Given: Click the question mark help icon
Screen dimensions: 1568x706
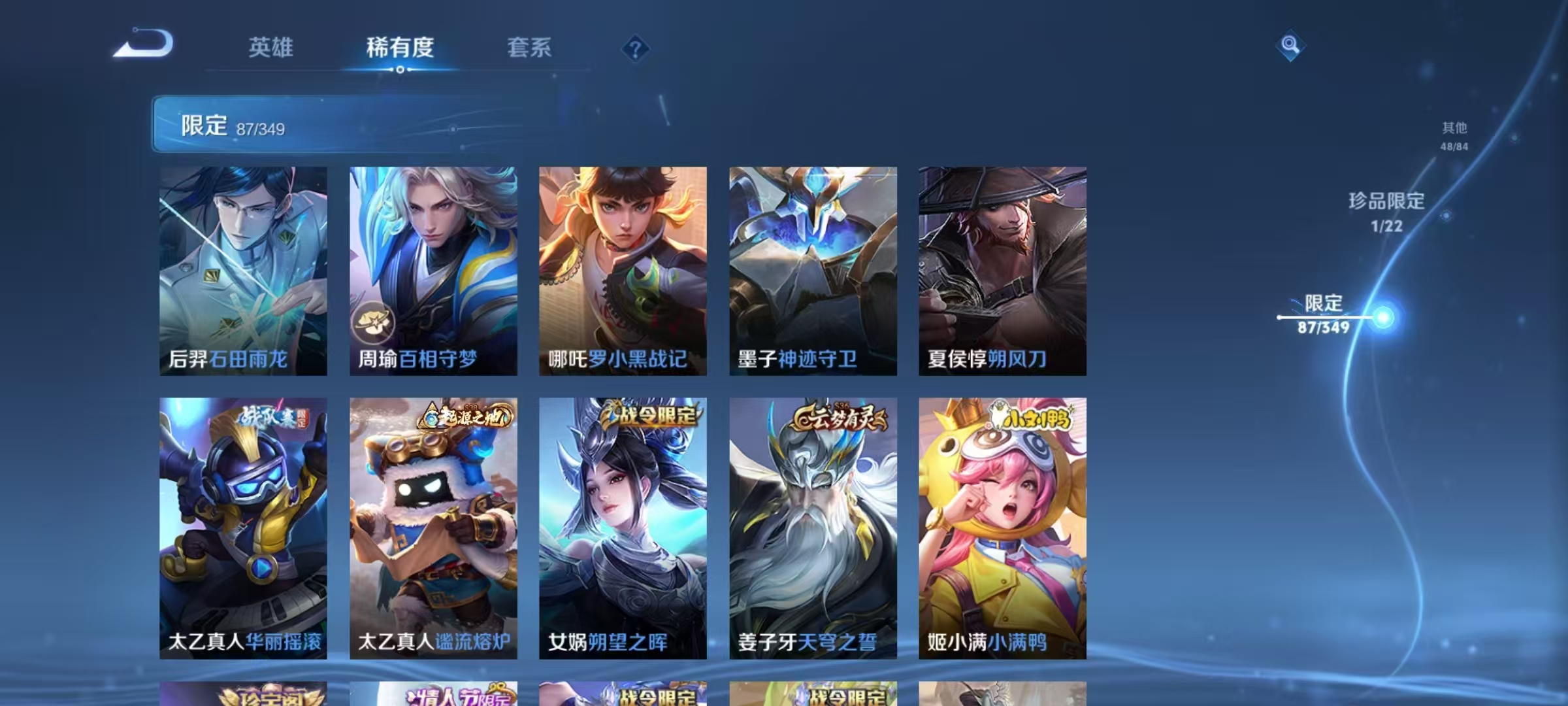Looking at the screenshot, I should 637,49.
